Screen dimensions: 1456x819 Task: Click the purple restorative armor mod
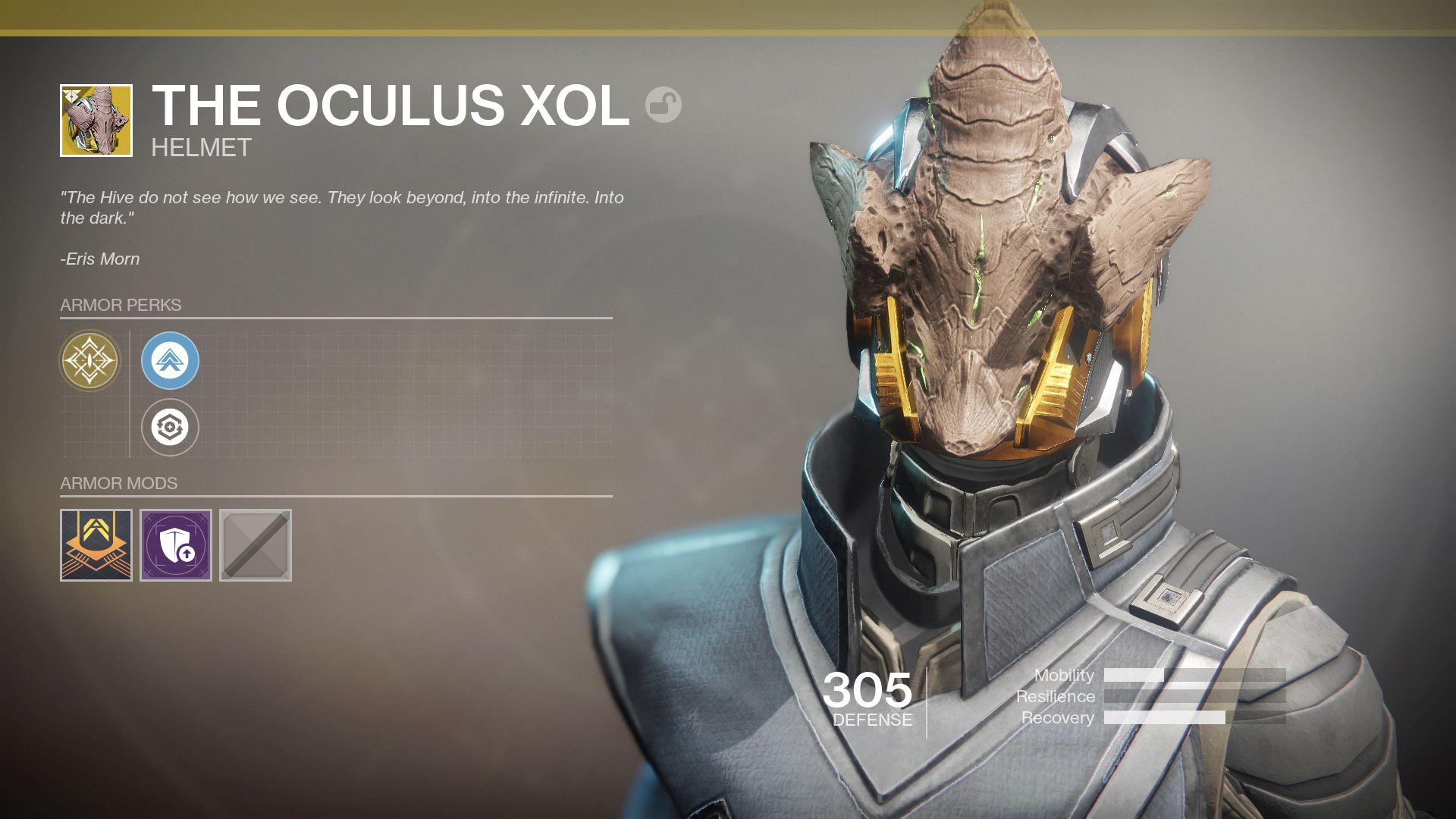(x=175, y=545)
